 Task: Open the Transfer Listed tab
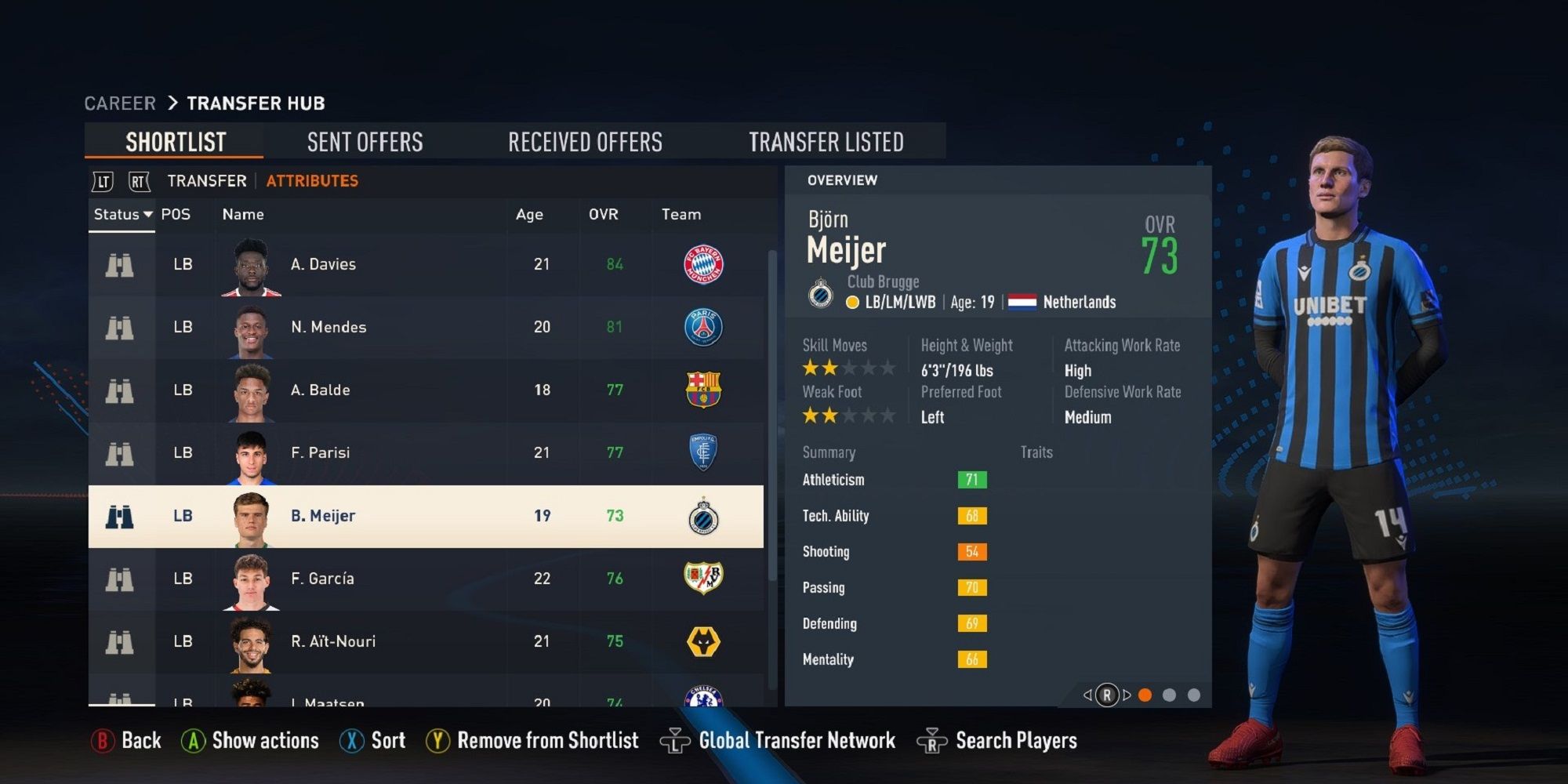(x=827, y=141)
